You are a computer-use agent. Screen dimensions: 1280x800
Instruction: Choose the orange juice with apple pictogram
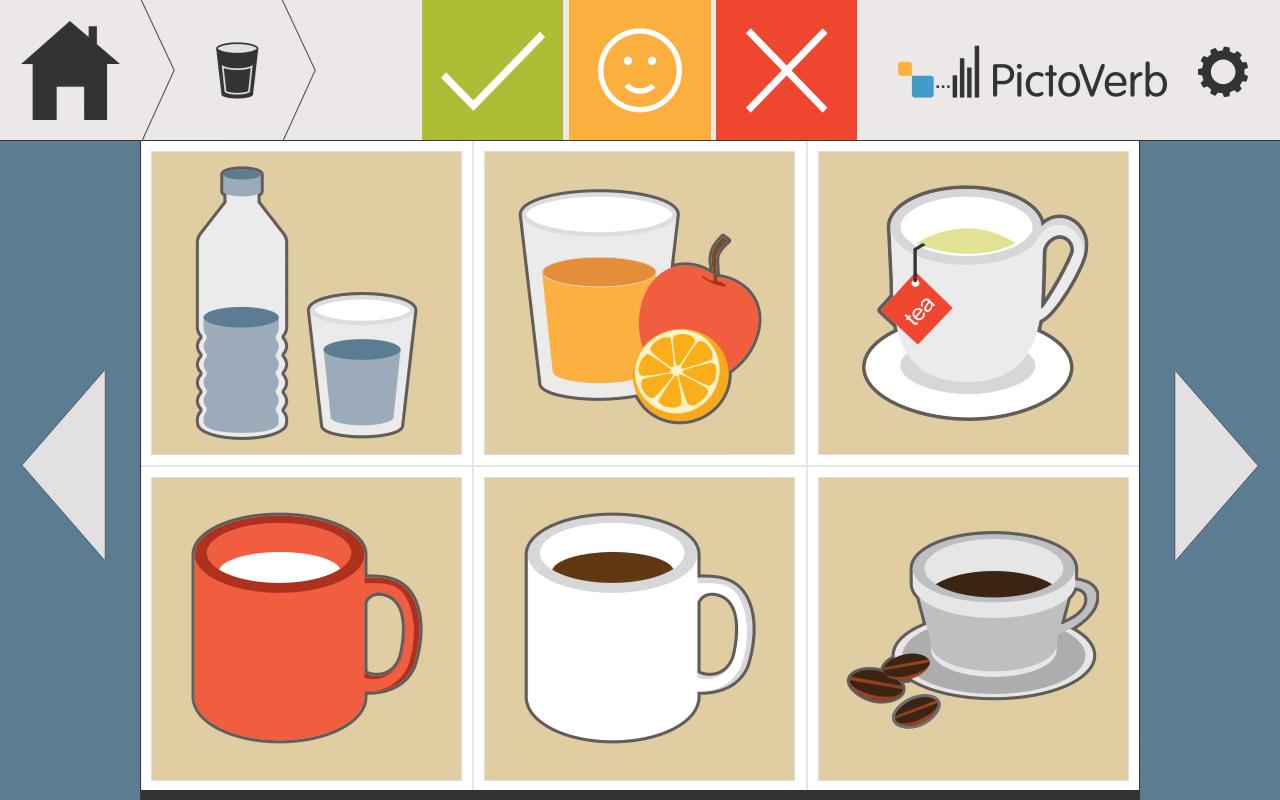coord(639,302)
